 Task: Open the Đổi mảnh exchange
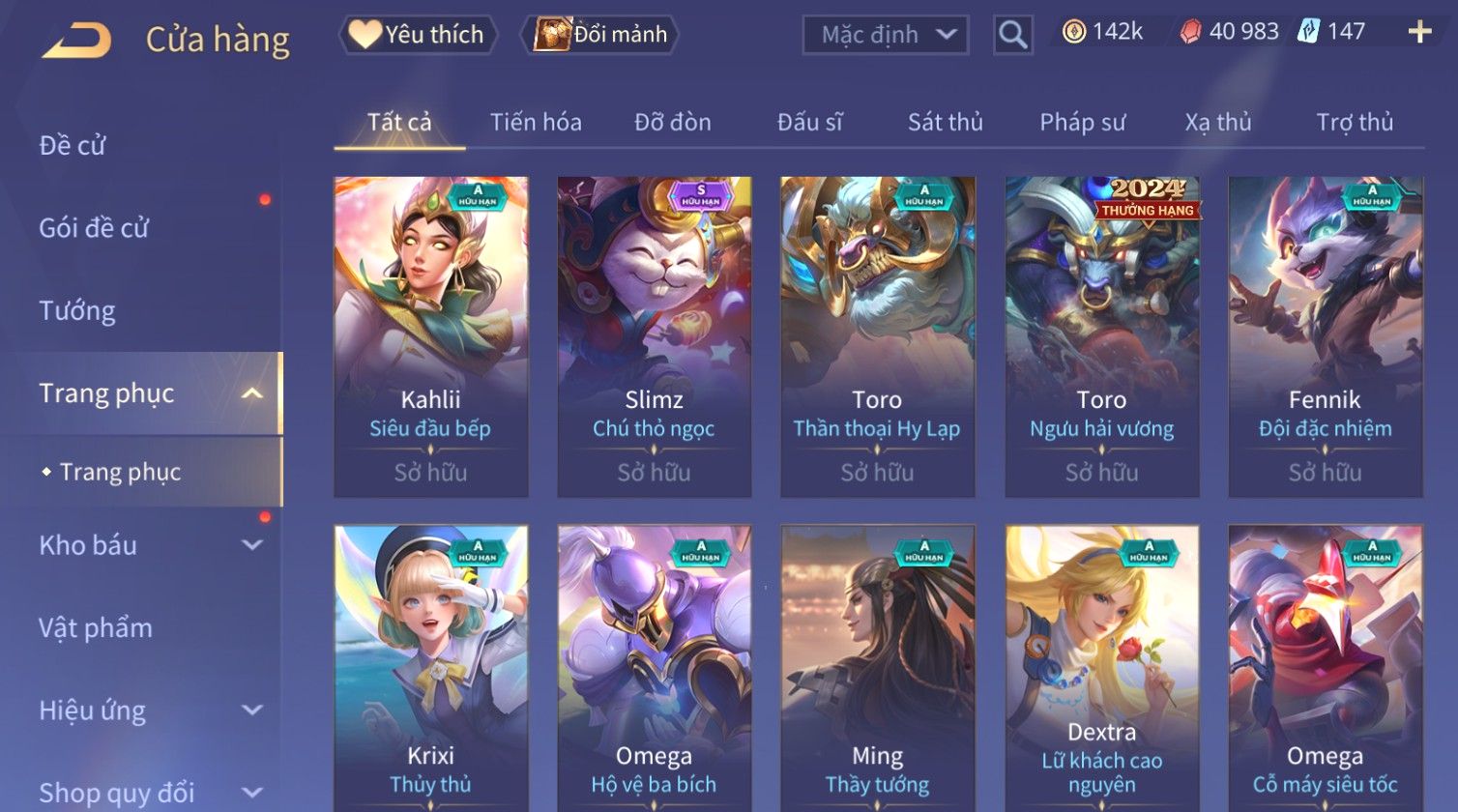pyautogui.click(x=600, y=35)
